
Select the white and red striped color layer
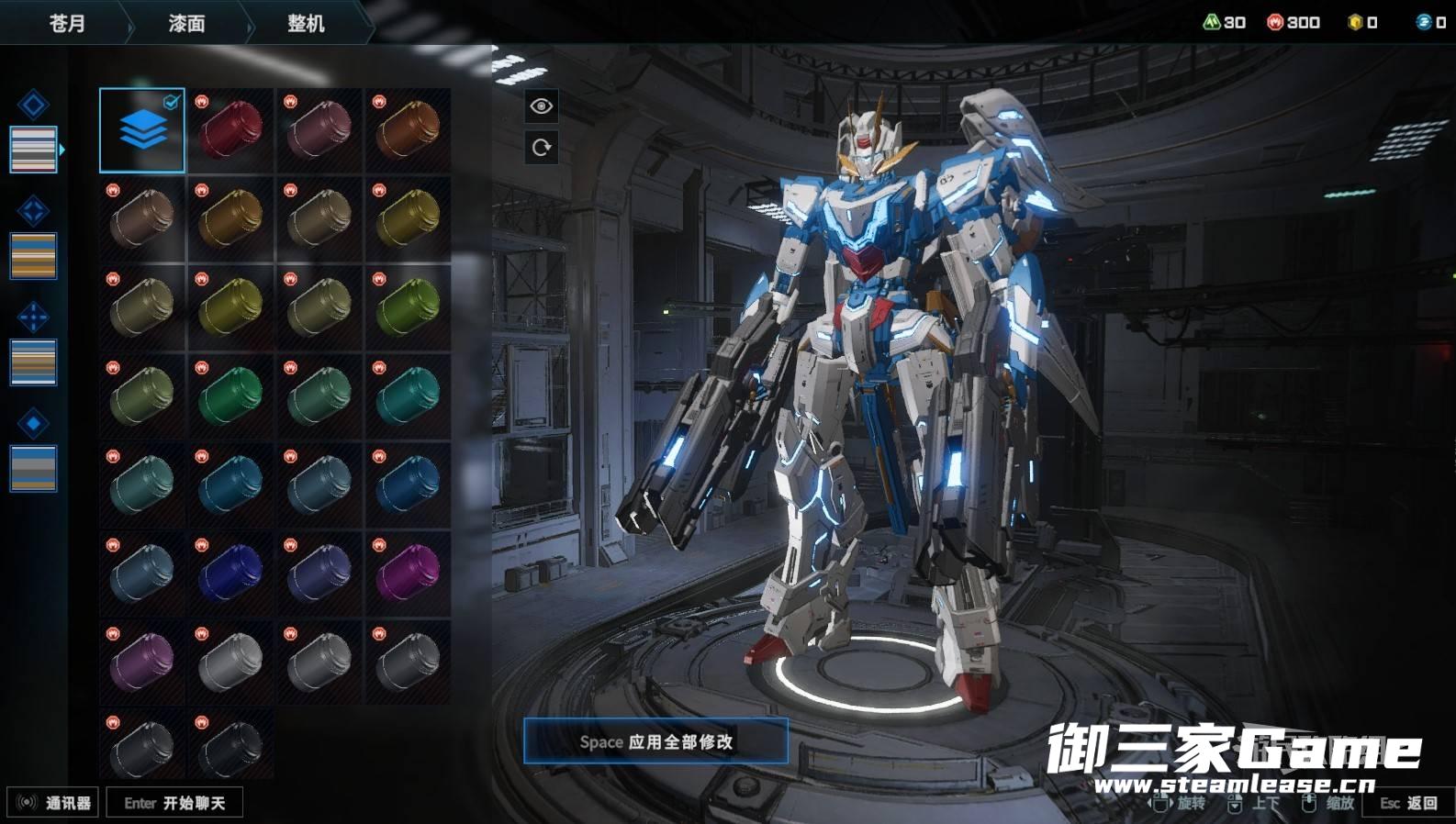point(33,150)
